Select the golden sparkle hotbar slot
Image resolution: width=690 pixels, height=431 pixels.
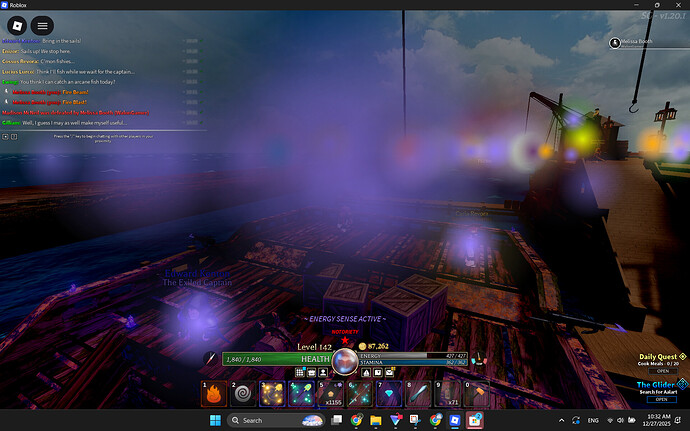pos(273,395)
